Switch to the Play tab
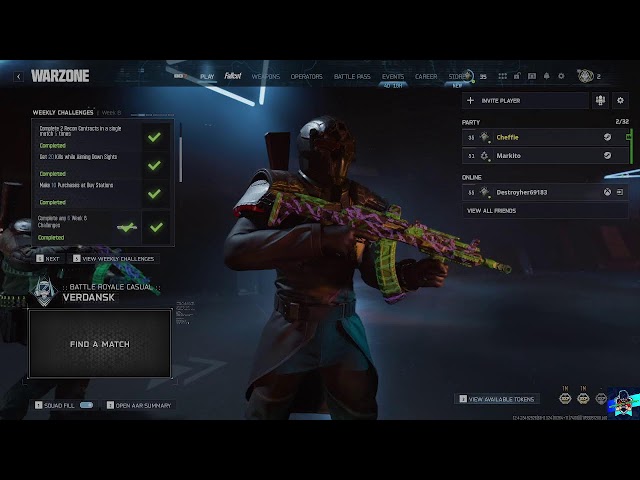 (207, 76)
